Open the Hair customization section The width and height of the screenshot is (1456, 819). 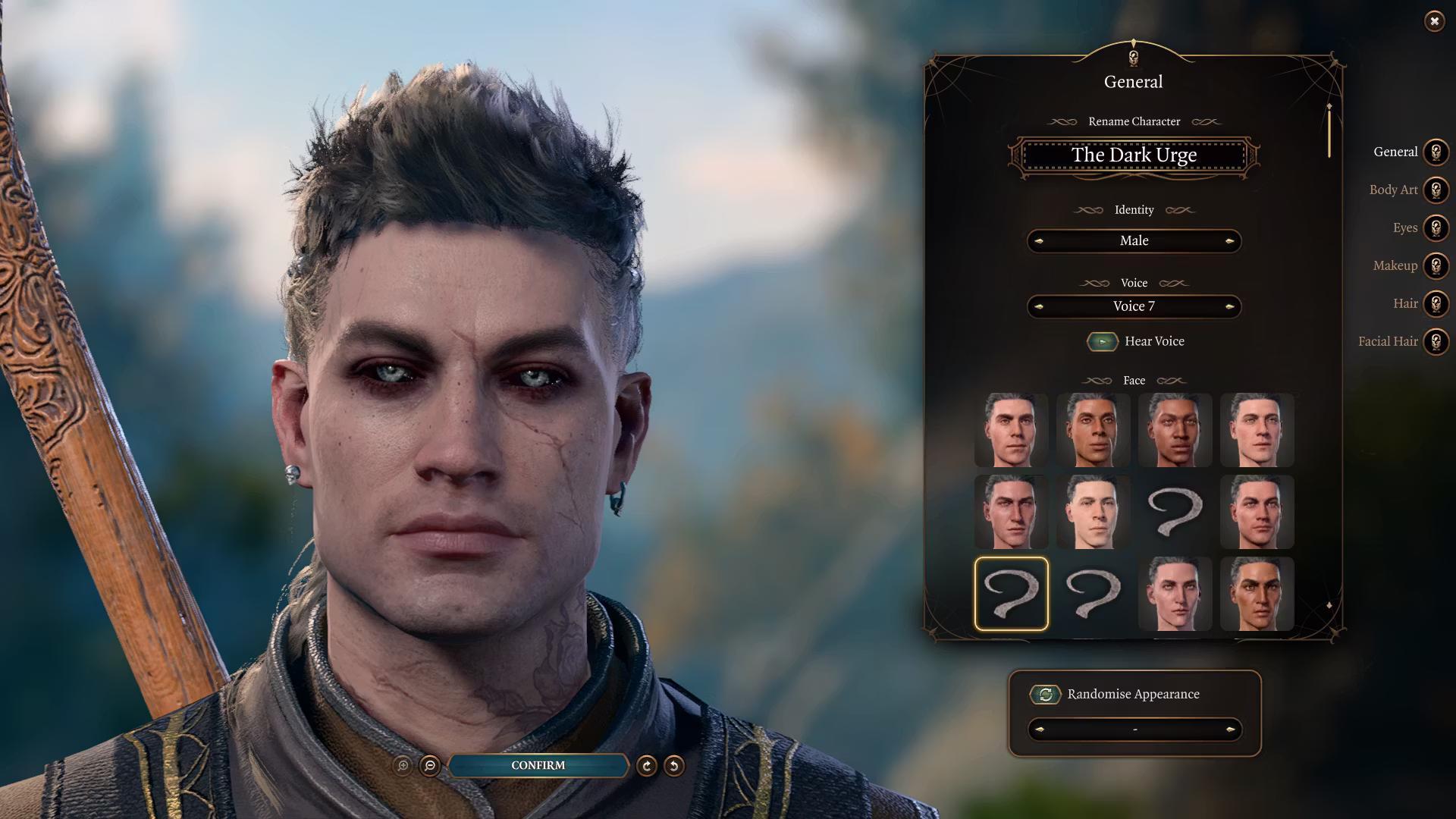coord(1436,303)
